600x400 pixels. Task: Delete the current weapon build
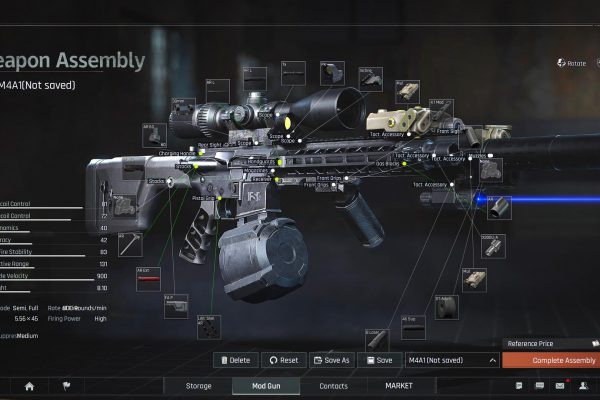(235, 360)
